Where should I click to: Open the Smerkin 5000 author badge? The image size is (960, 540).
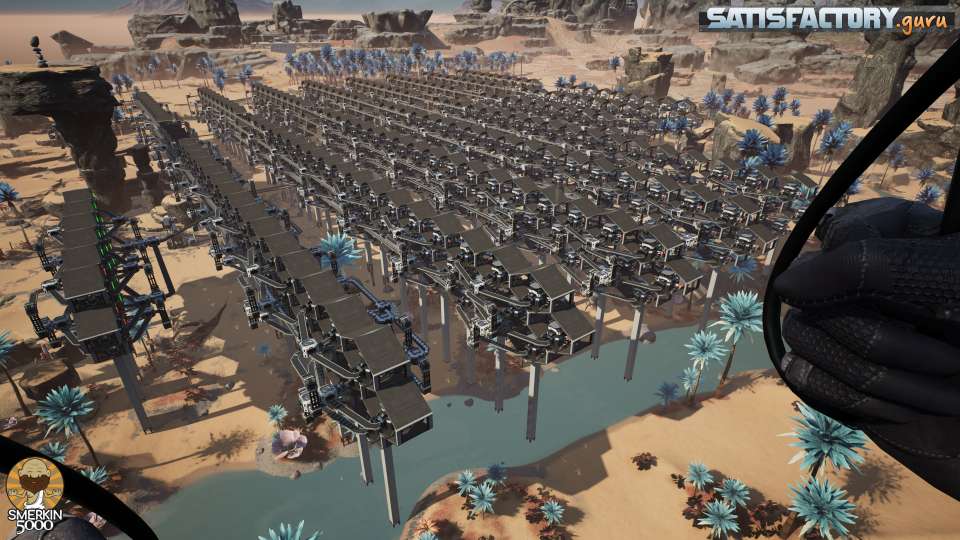[x=35, y=492]
